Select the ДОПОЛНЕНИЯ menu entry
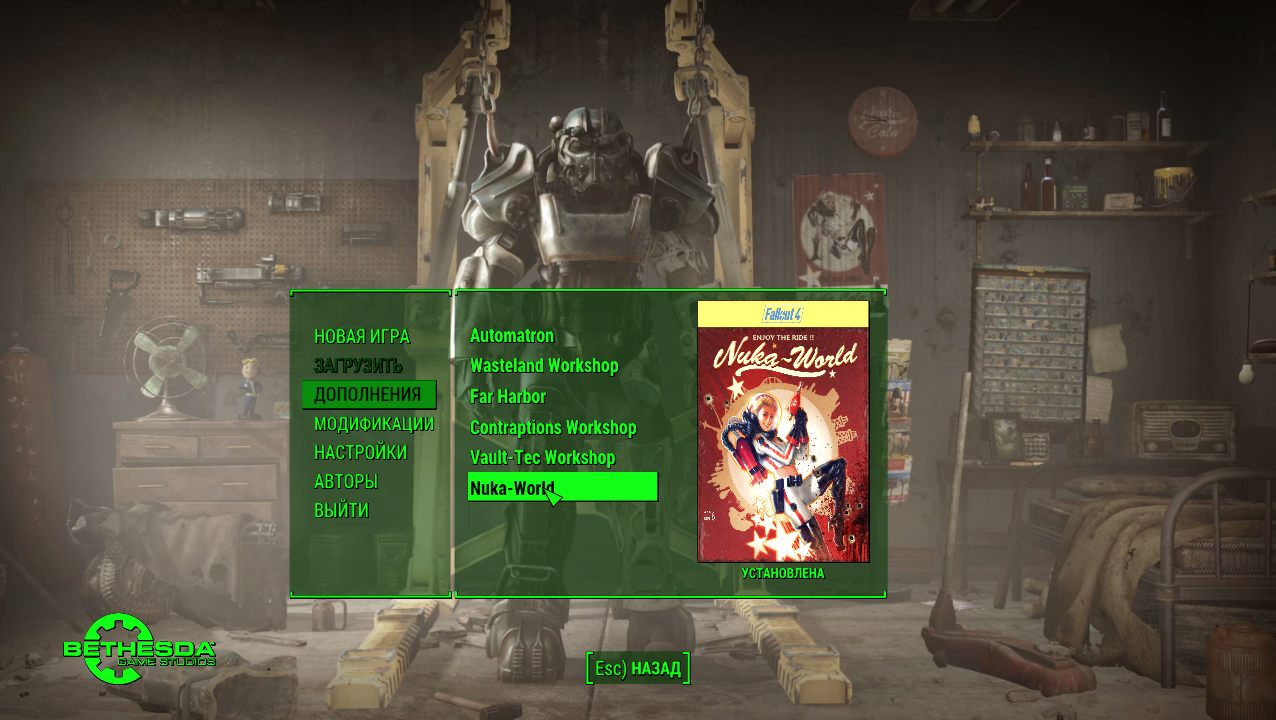This screenshot has height=720, width=1276. 367,394
